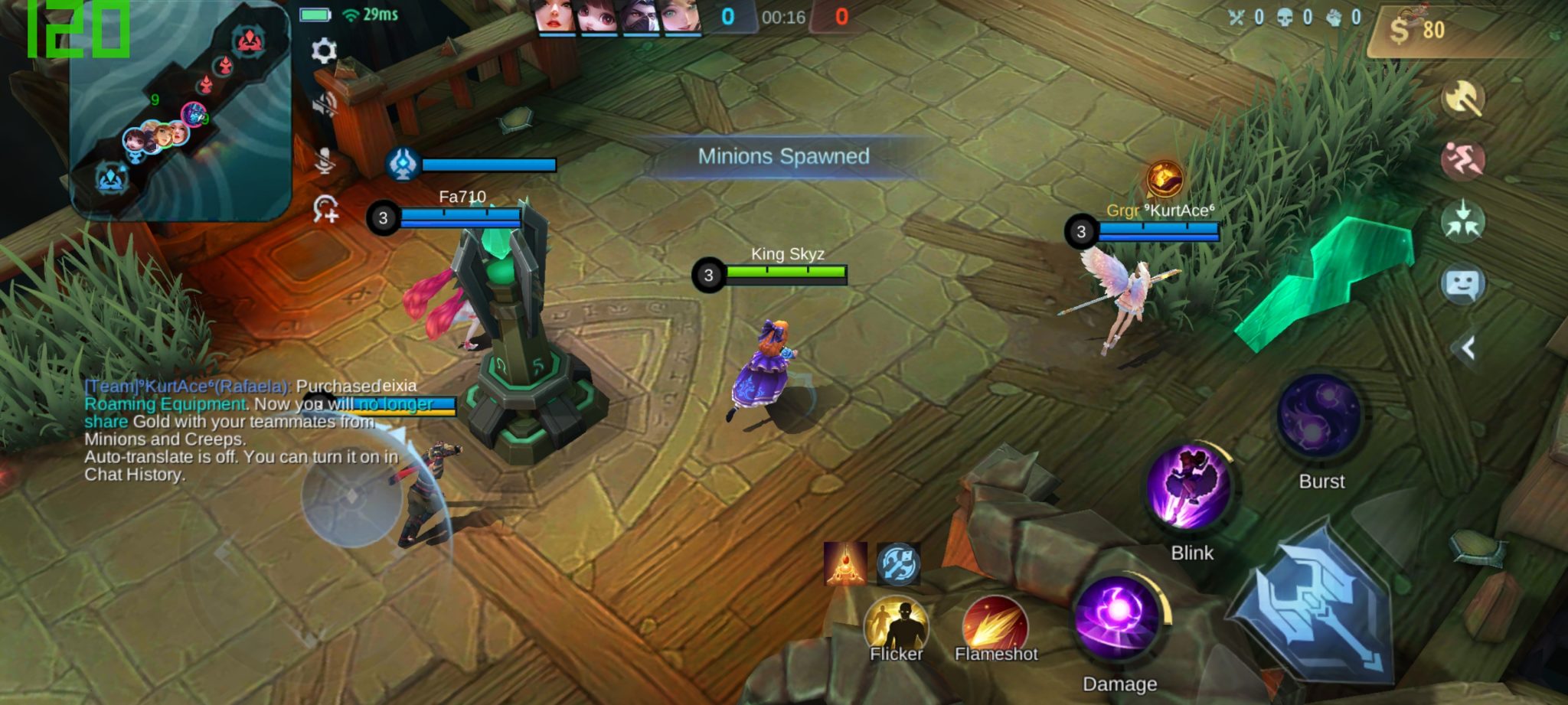This screenshot has height=705, width=1568.
Task: Toggle the microphone voice chat icon
Action: pyautogui.click(x=325, y=159)
